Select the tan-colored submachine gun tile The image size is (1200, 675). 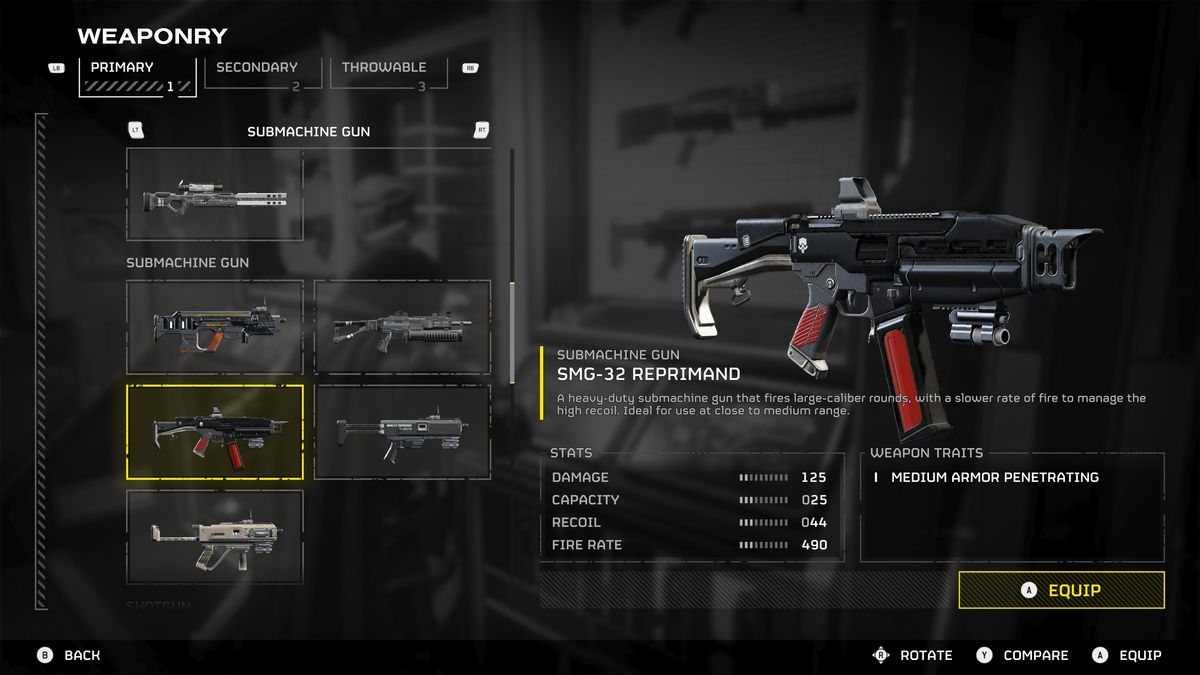215,537
